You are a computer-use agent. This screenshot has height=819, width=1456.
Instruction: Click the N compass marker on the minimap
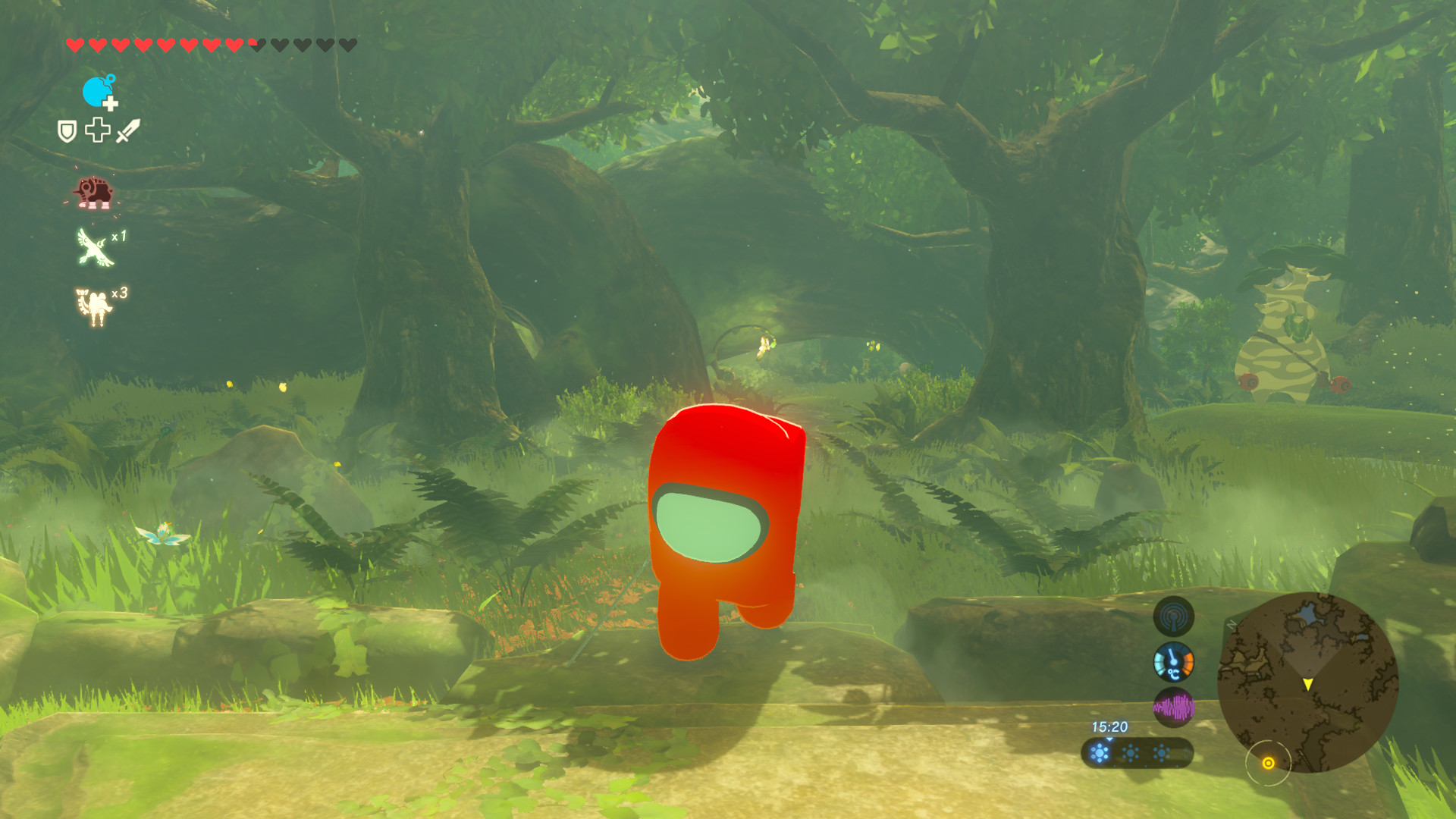1230,623
